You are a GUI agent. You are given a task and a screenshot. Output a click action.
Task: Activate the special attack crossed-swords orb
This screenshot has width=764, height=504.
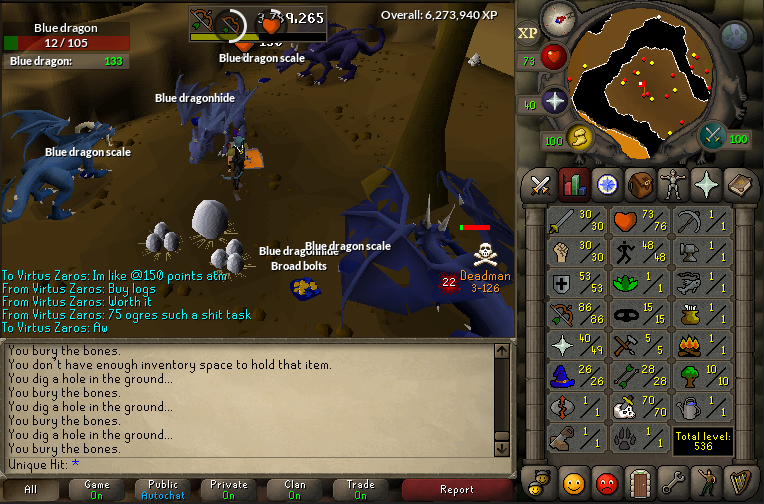(x=713, y=135)
